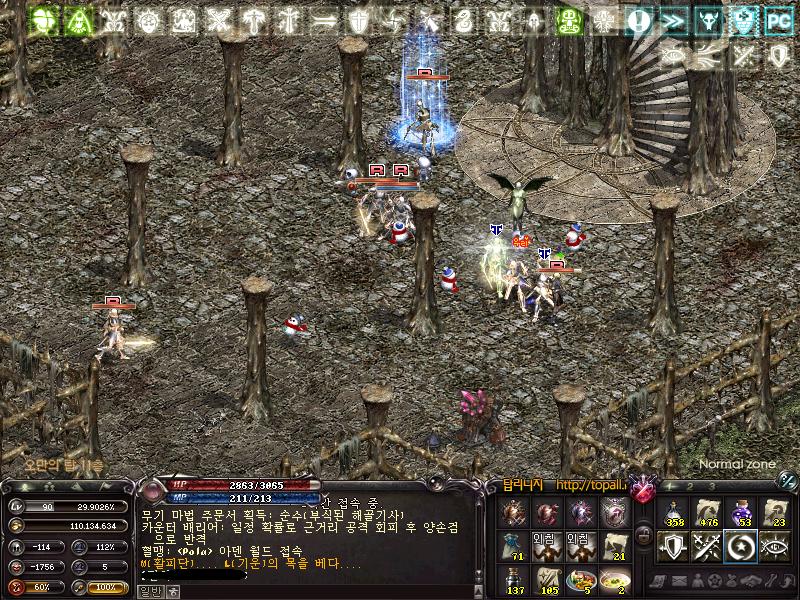Select the crescent moon and star skill

coord(742,547)
